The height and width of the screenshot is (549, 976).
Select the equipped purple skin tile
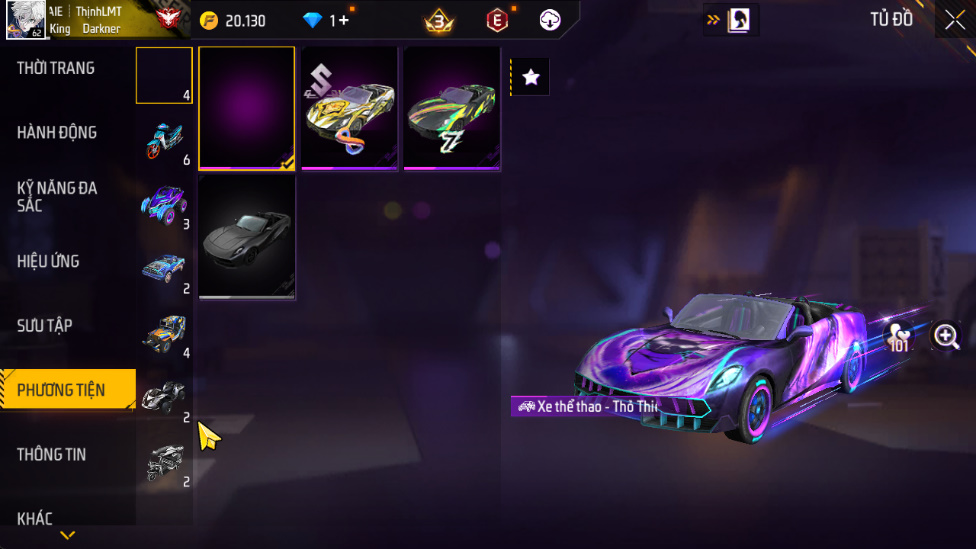[247, 108]
